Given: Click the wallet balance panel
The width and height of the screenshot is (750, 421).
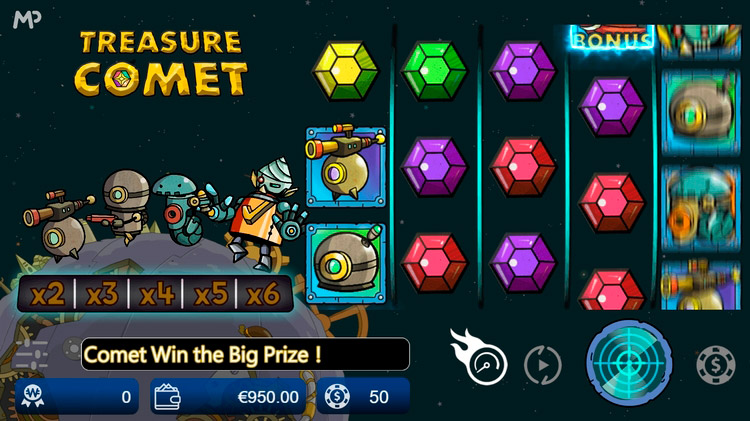Looking at the screenshot, I should [228, 396].
